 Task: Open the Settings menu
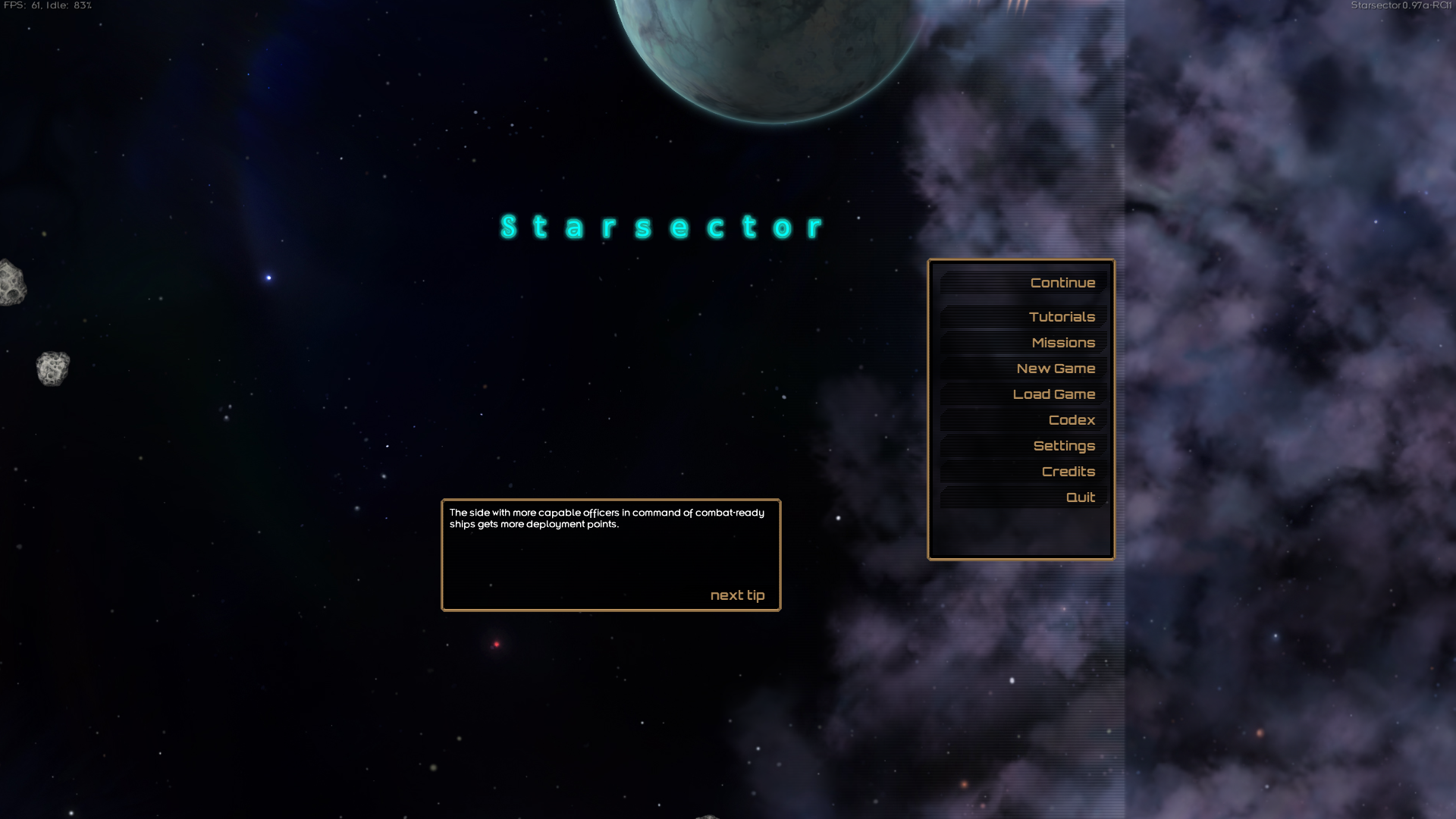coord(1064,446)
